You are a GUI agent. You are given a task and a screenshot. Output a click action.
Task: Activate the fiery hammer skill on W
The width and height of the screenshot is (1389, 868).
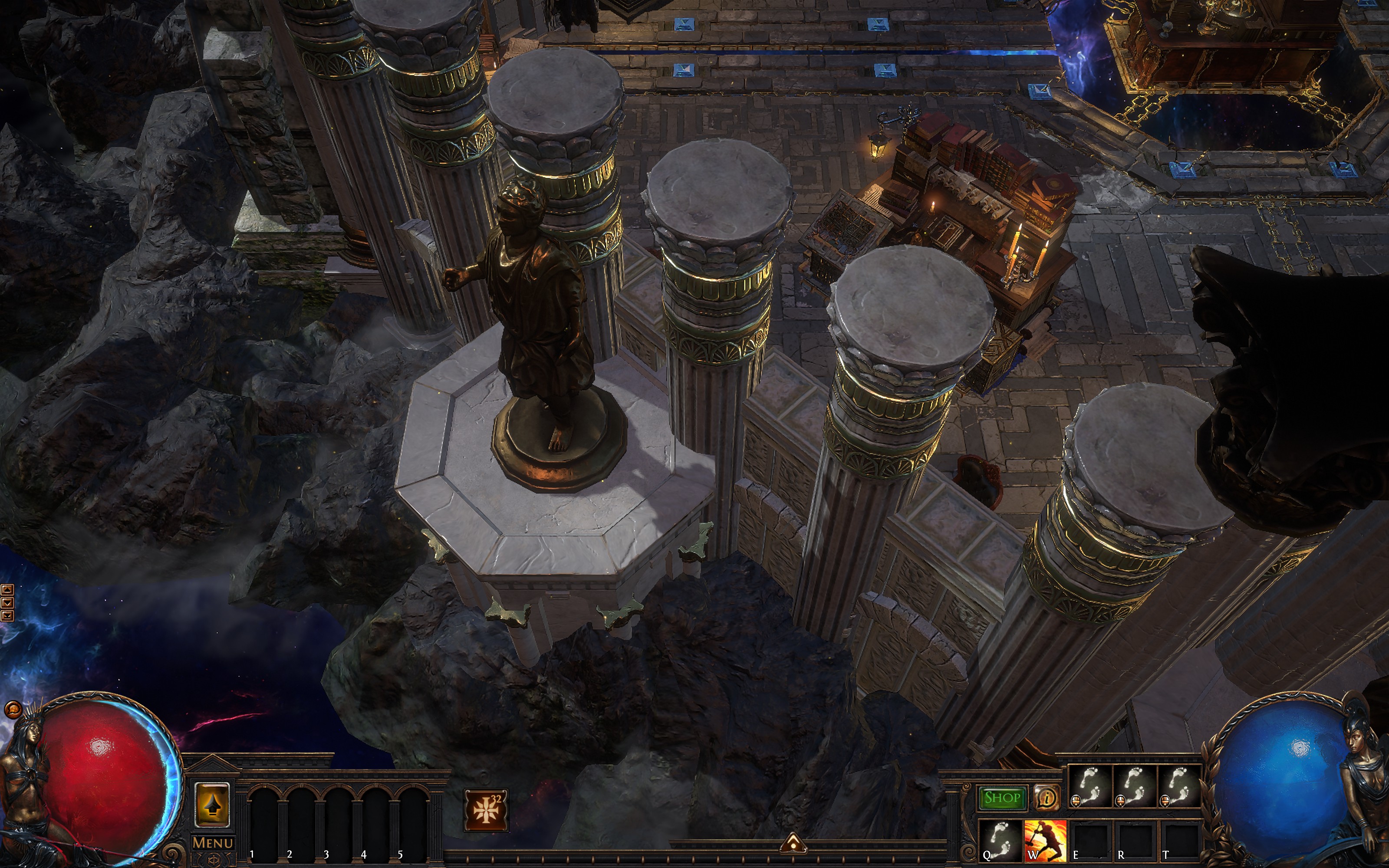(x=1045, y=839)
